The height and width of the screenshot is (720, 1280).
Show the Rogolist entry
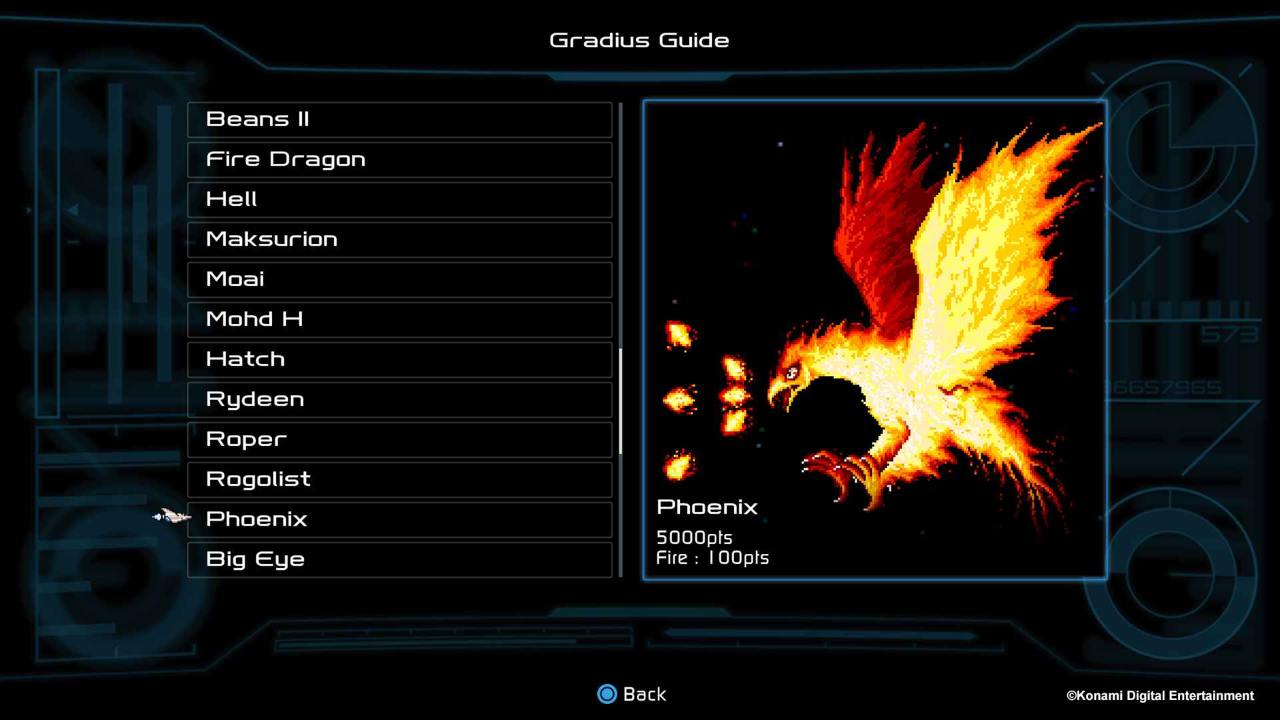pyautogui.click(x=399, y=479)
